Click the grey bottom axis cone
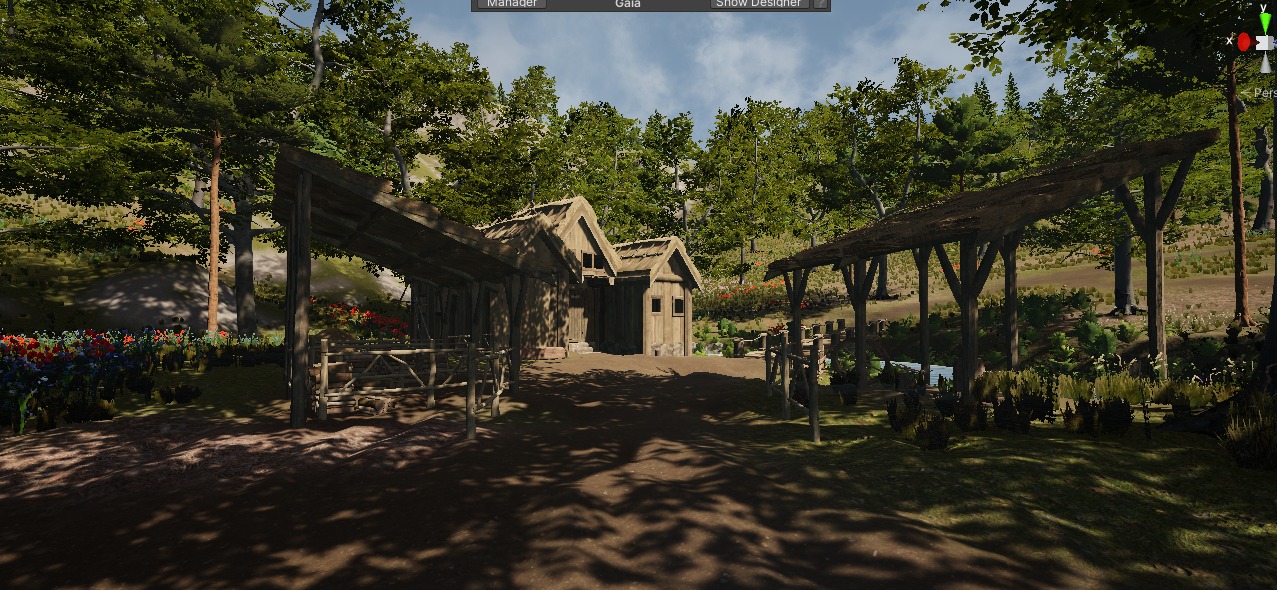This screenshot has height=590, width=1277. (1265, 63)
